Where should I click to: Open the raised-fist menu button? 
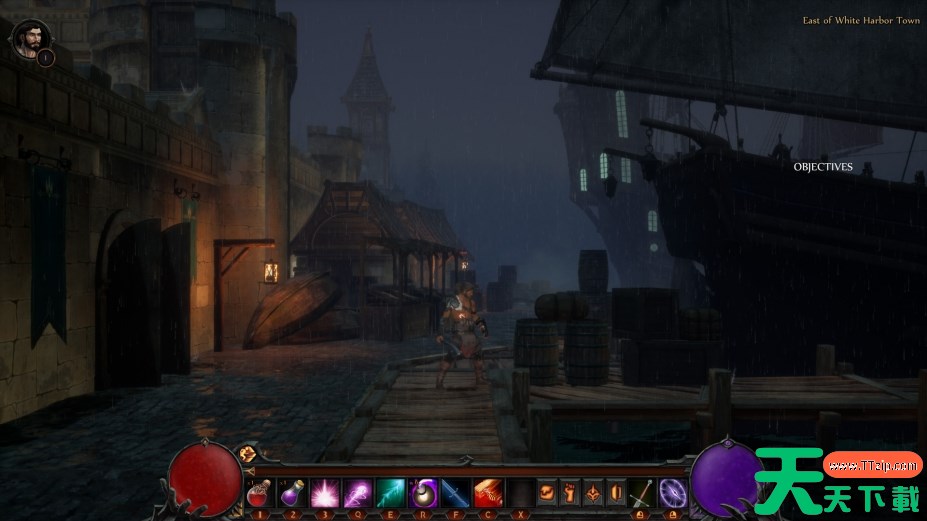click(x=570, y=493)
